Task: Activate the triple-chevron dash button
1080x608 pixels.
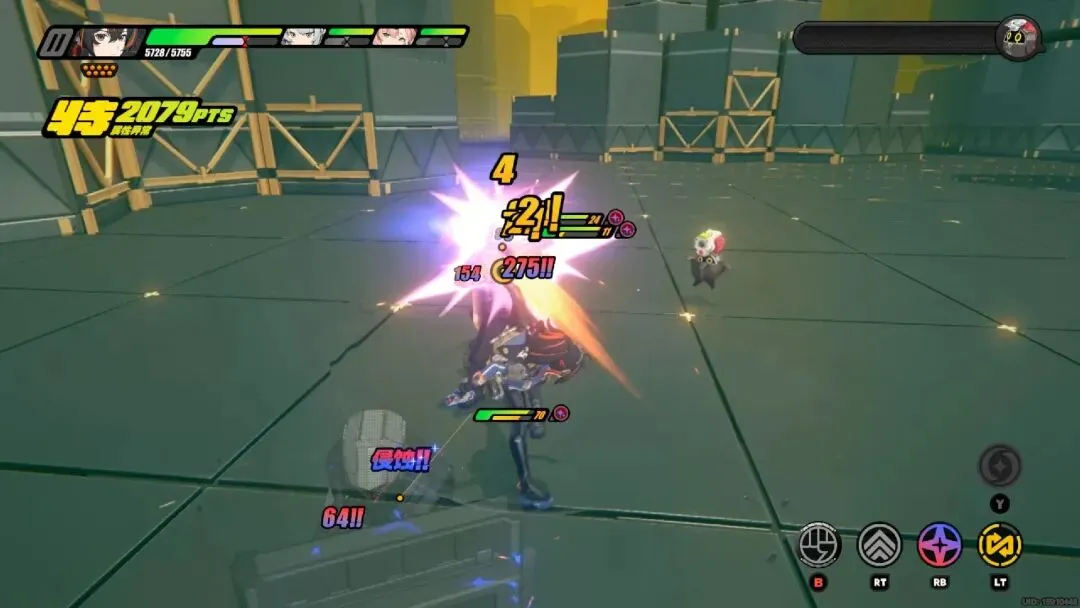Action: [x=879, y=544]
